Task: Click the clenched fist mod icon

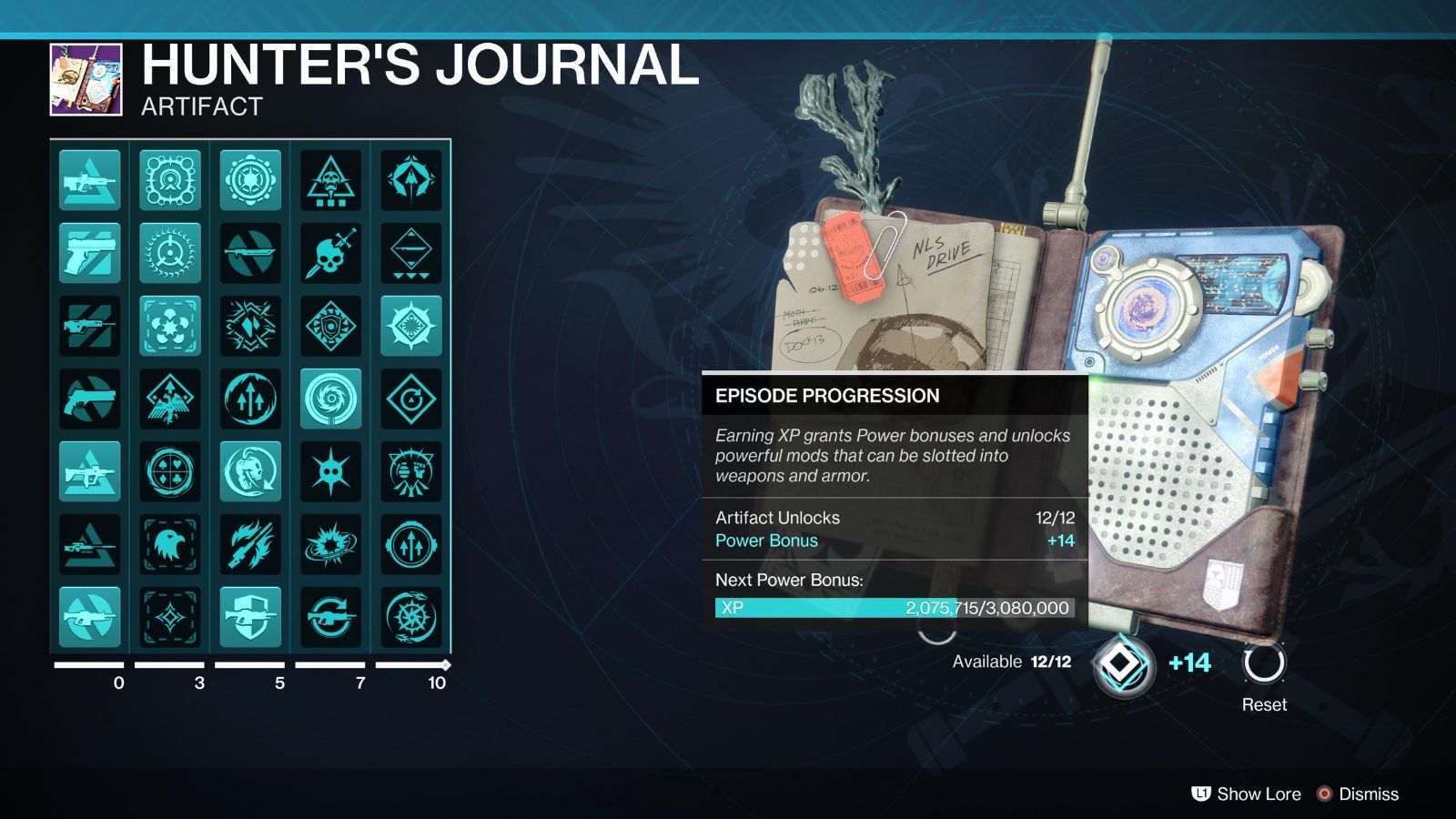Action: click(x=410, y=471)
